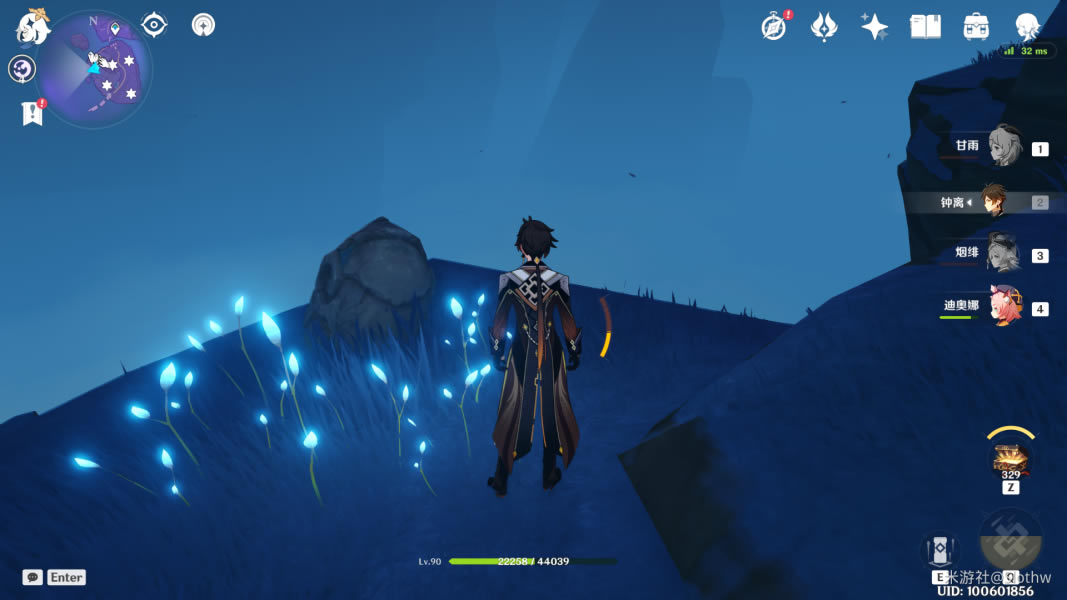Open the events compass icon

773,27
